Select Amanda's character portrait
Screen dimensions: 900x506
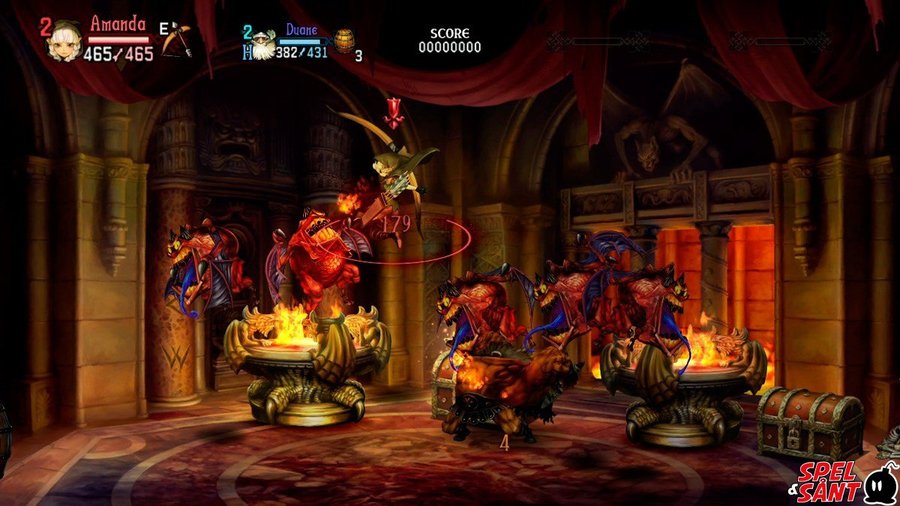[x=67, y=40]
